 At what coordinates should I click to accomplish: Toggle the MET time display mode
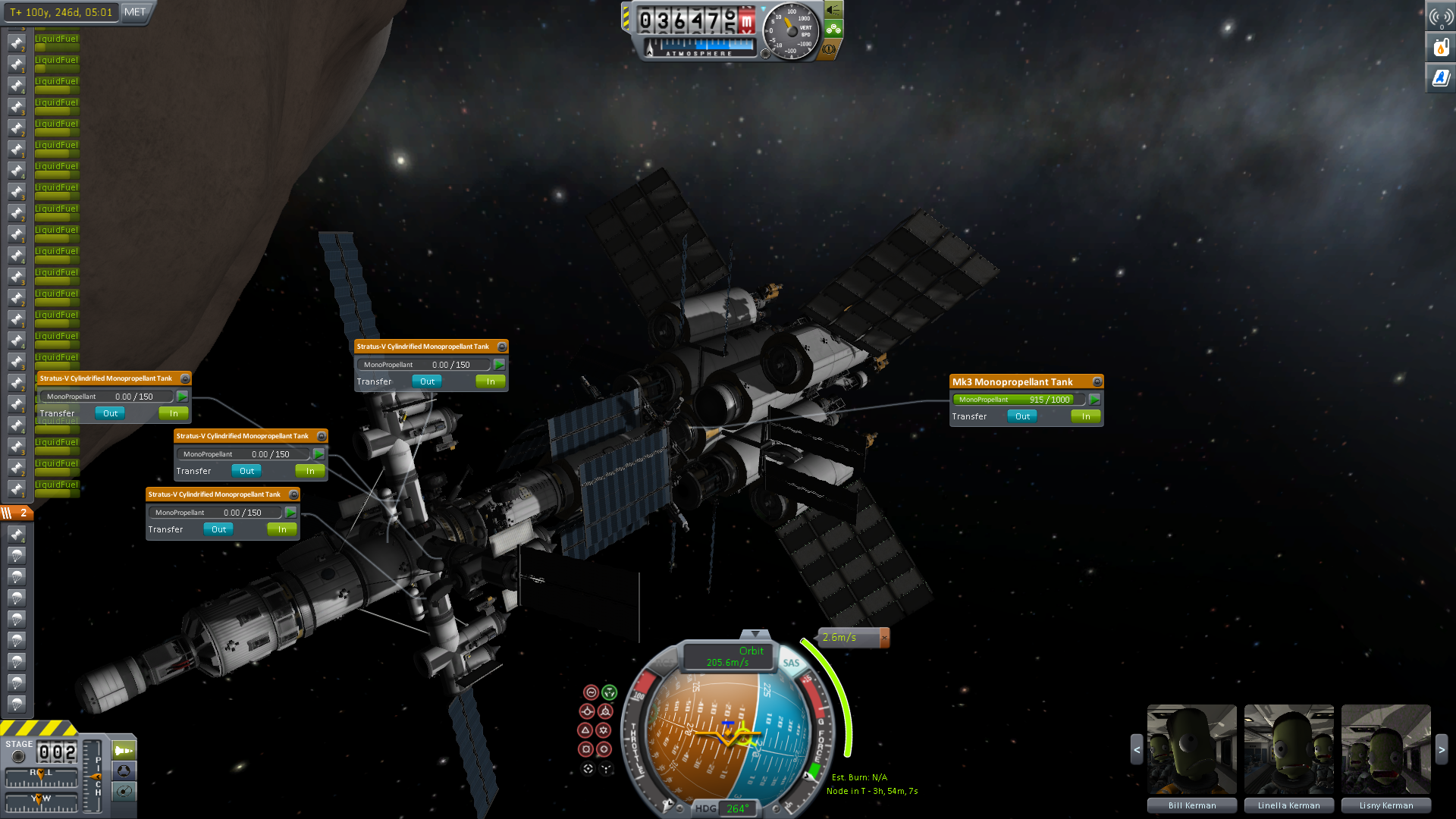click(x=135, y=12)
